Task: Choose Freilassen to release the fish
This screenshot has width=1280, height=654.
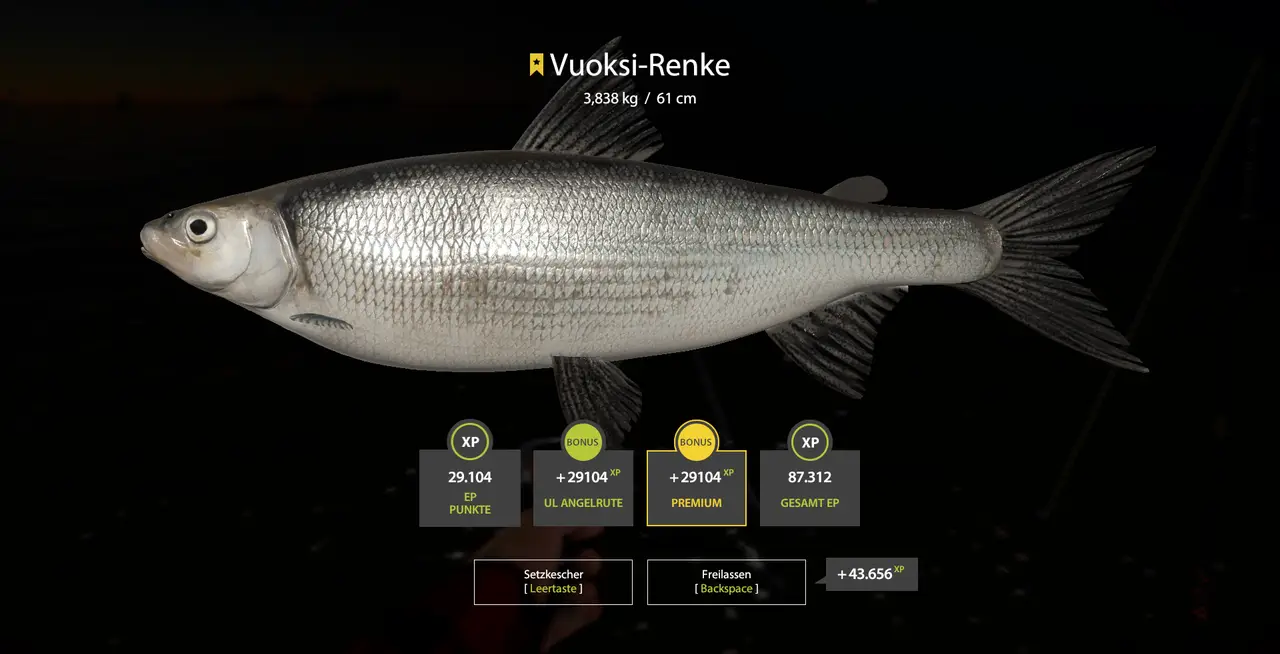Action: [726, 582]
